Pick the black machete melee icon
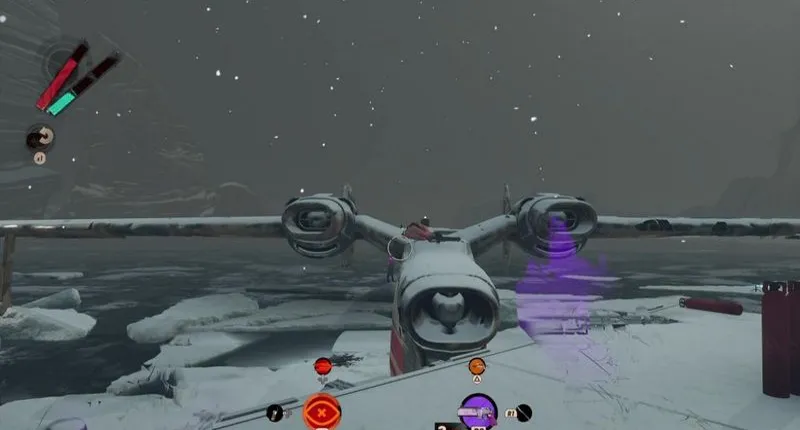The width and height of the screenshot is (800, 430). (524, 411)
